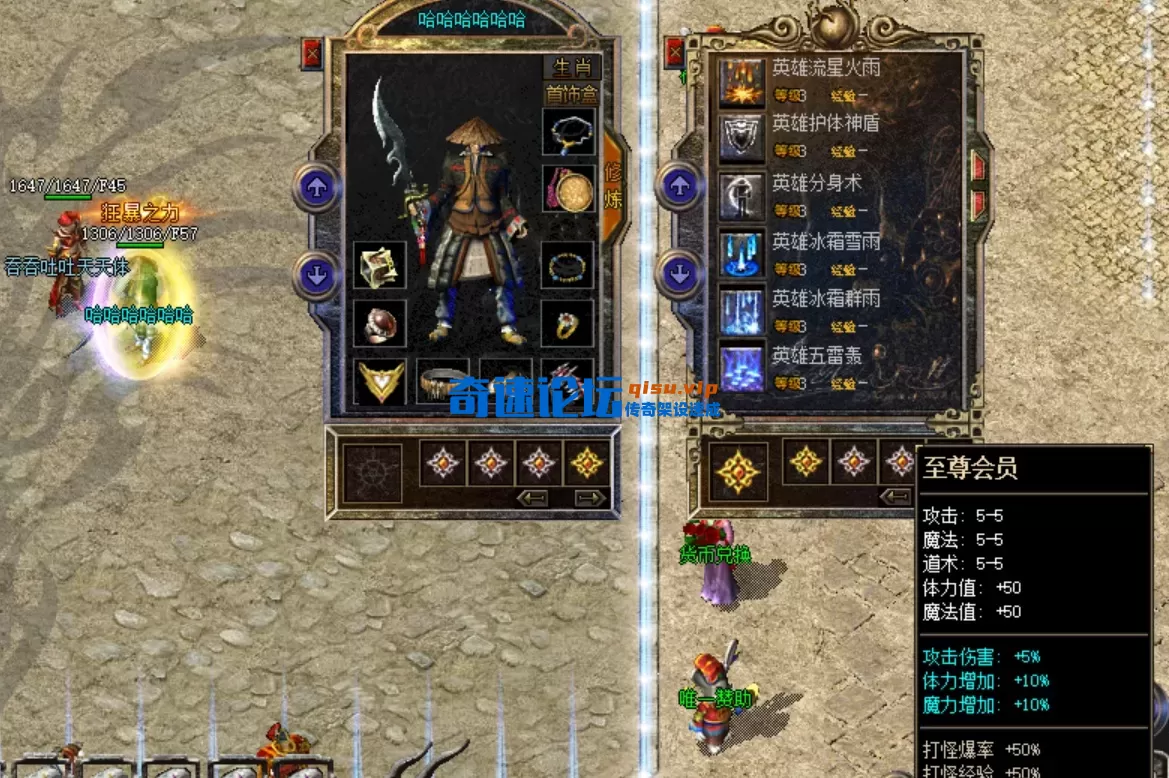Viewport: 1169px width, 778px height.
Task: Select the gold medallion equipment slot
Action: point(568,190)
